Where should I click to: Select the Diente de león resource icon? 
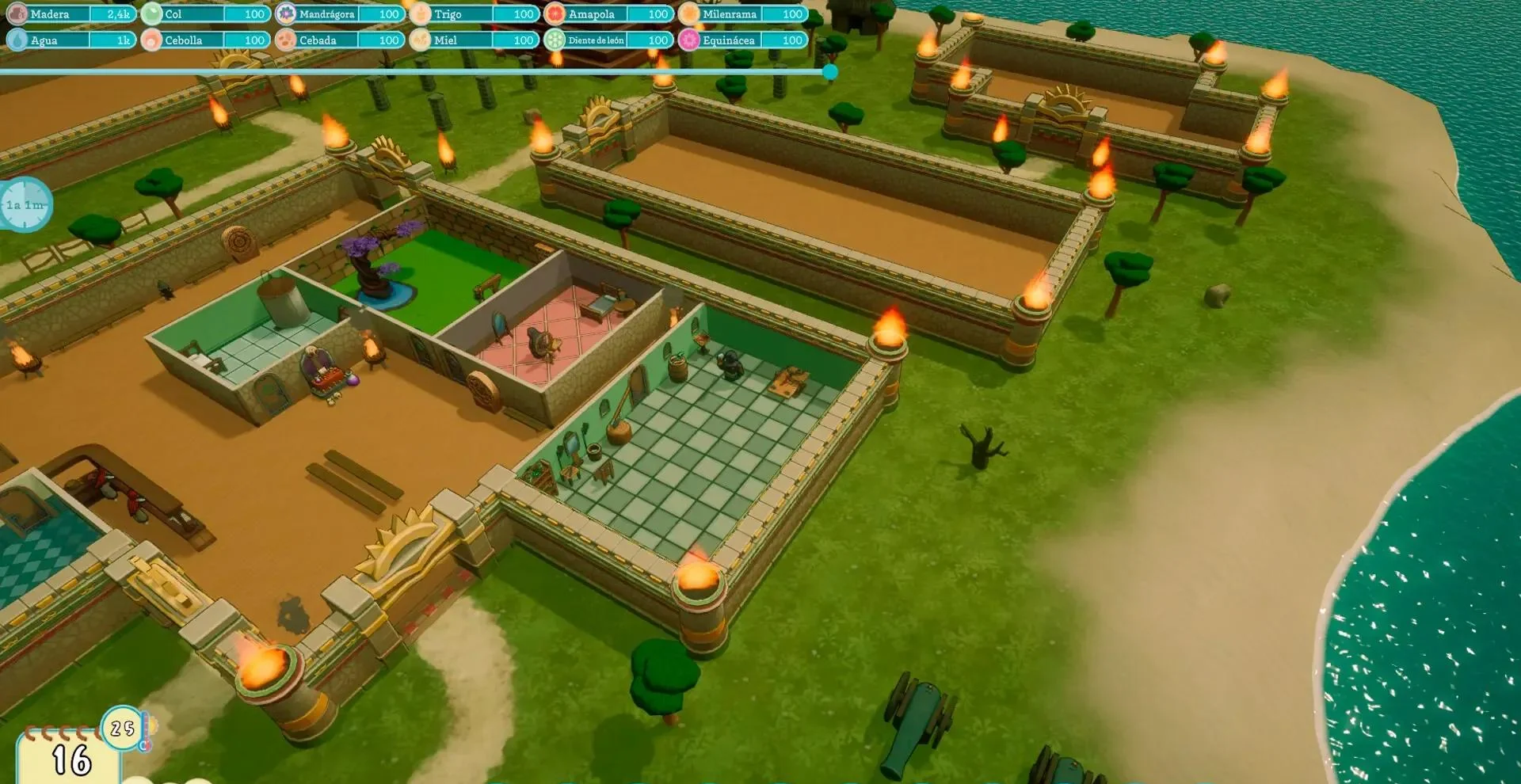[x=555, y=40]
